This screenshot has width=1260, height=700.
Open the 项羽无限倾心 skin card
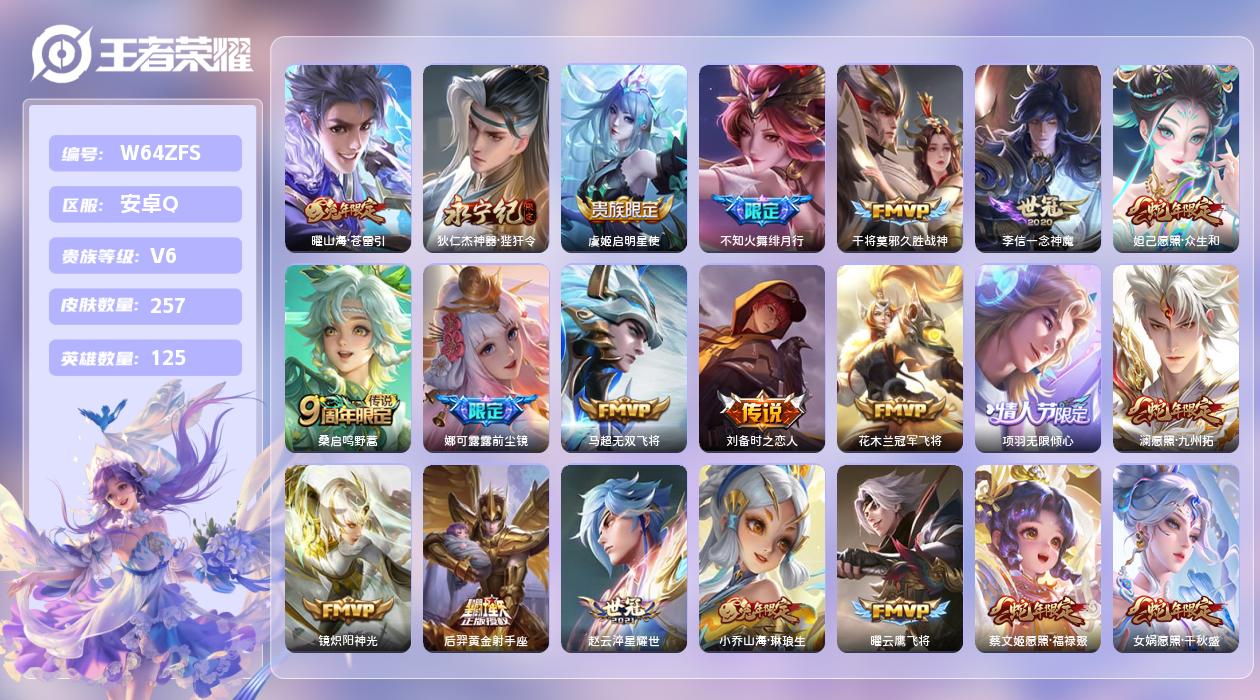click(1038, 358)
